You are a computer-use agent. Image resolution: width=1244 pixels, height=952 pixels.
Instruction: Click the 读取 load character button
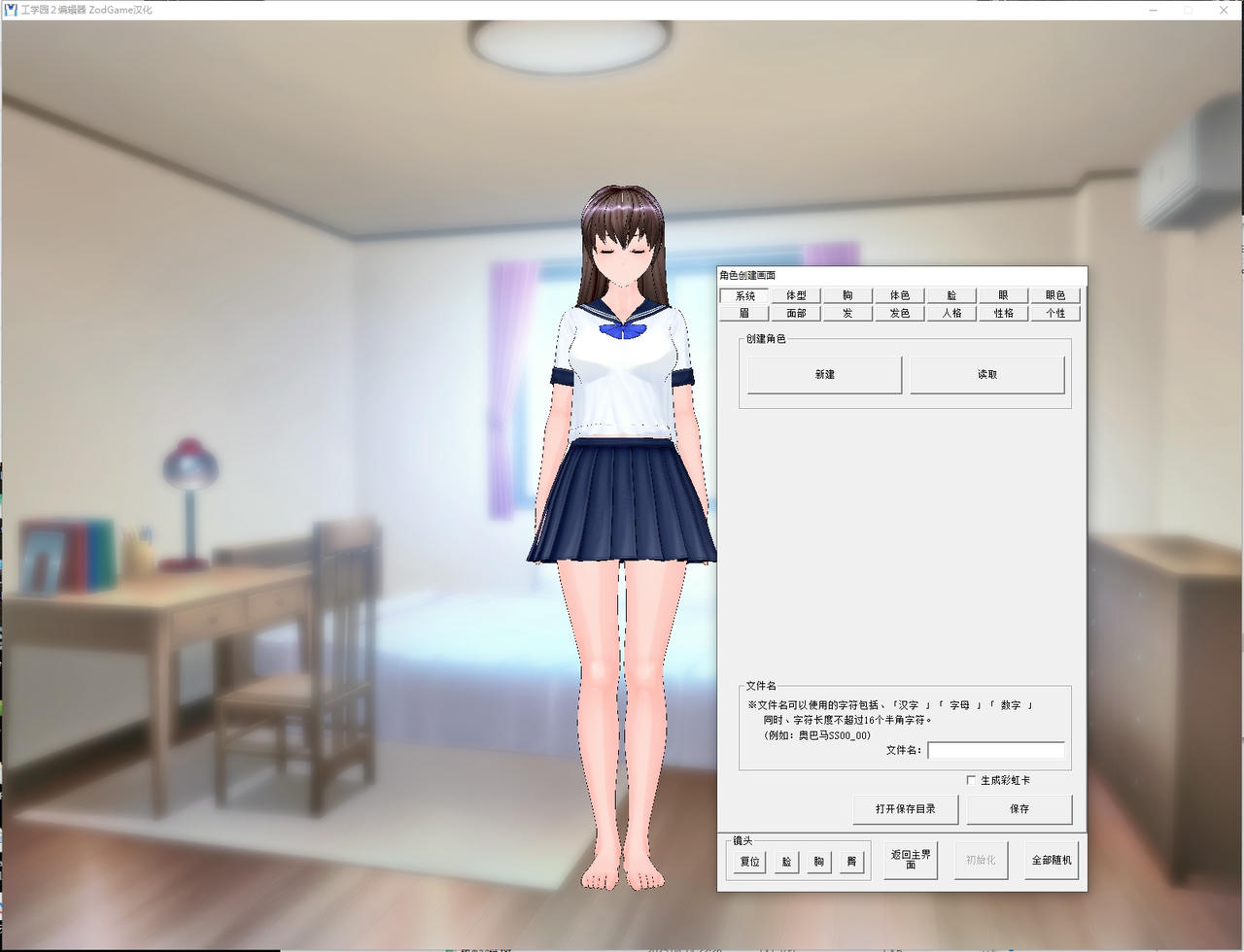(987, 374)
